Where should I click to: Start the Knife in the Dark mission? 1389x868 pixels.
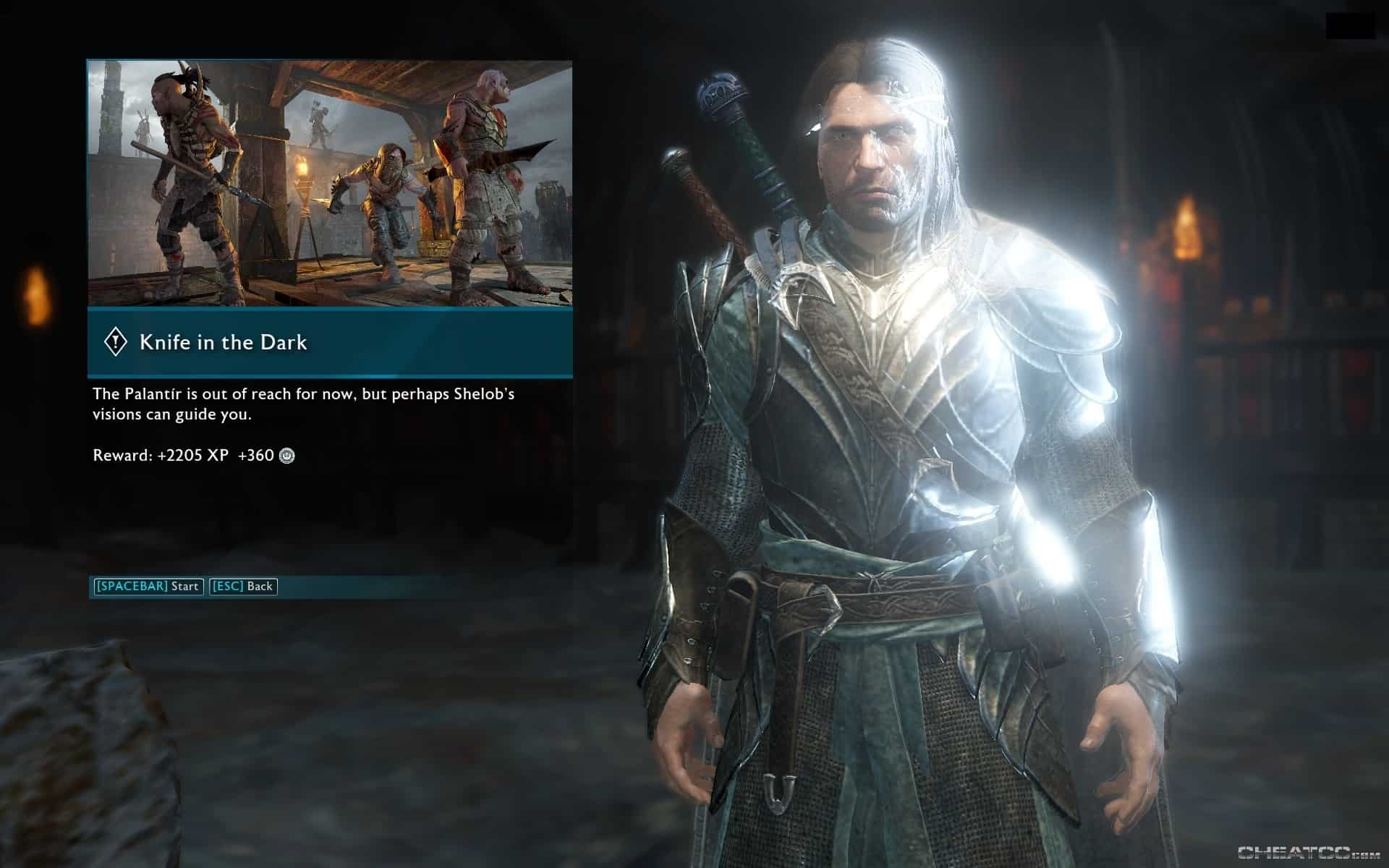point(148,586)
